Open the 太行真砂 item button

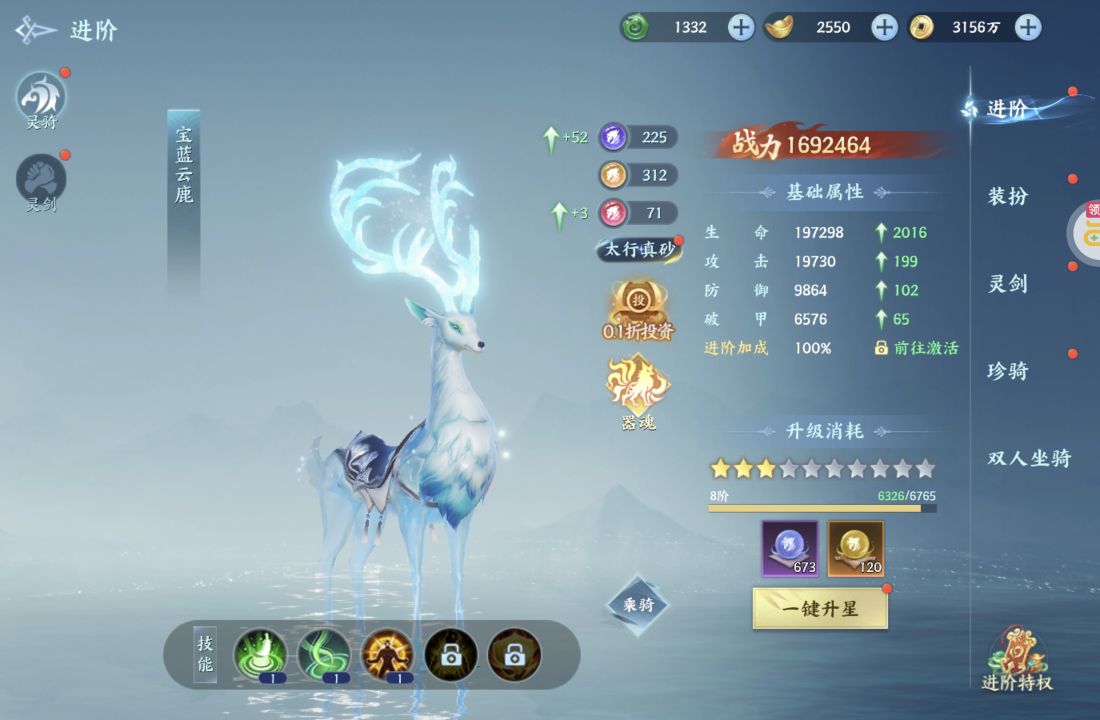click(639, 249)
